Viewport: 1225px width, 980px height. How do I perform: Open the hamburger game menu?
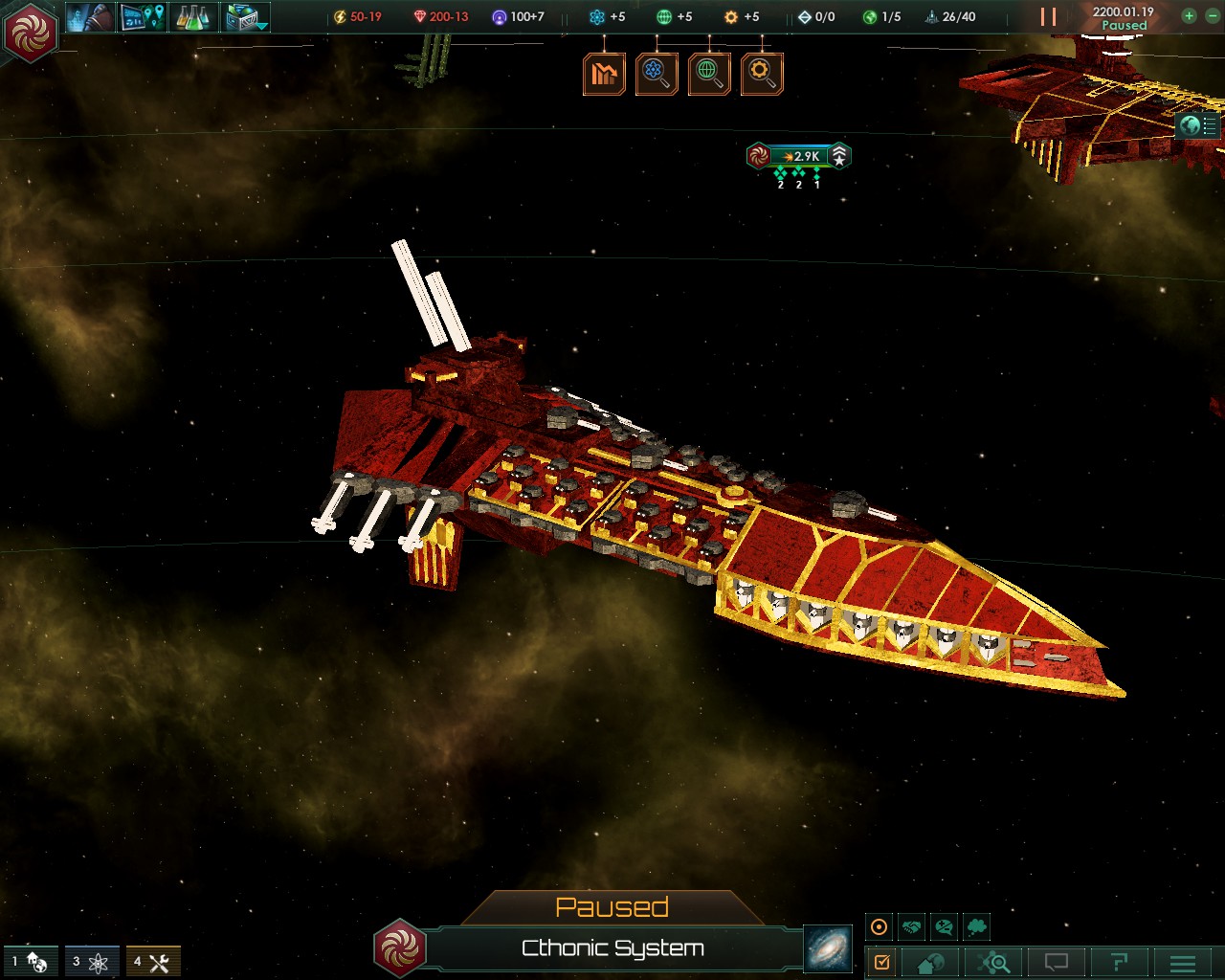pos(1182,963)
